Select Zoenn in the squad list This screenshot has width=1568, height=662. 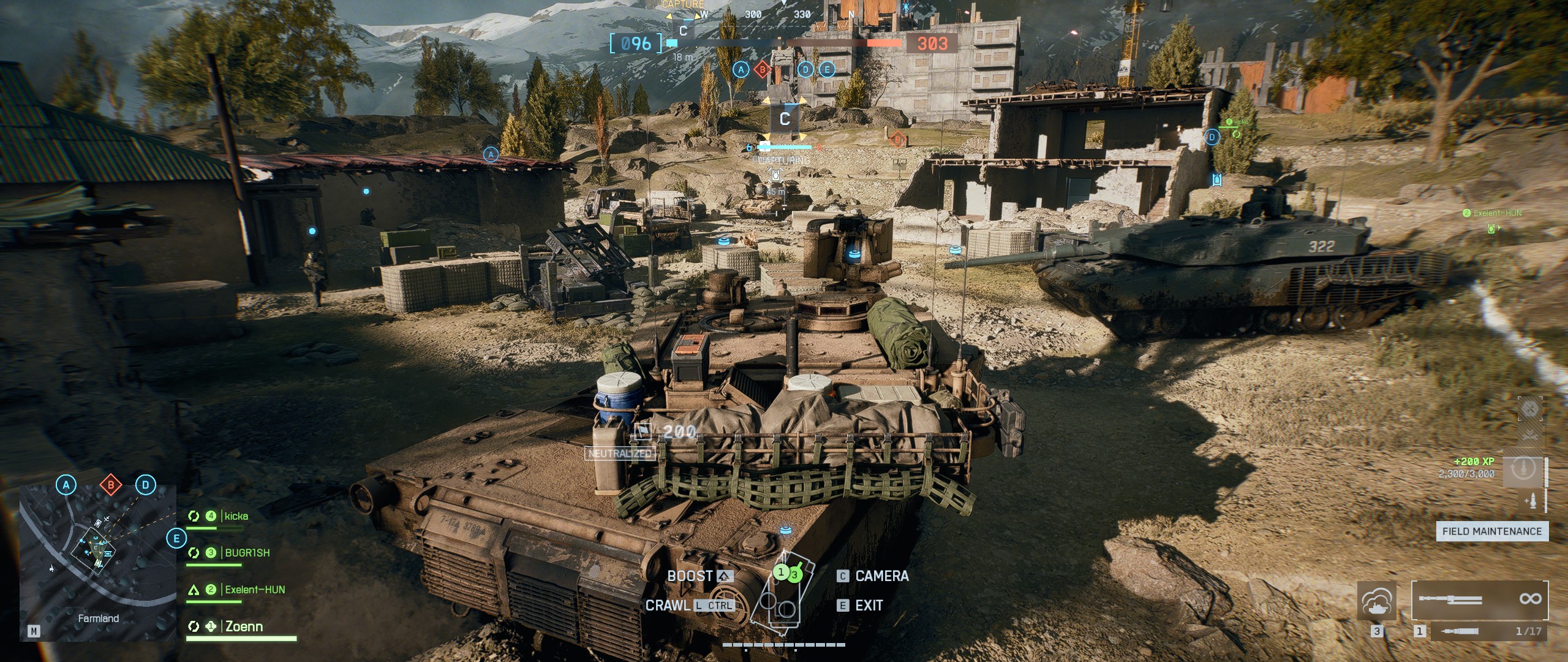point(244,626)
